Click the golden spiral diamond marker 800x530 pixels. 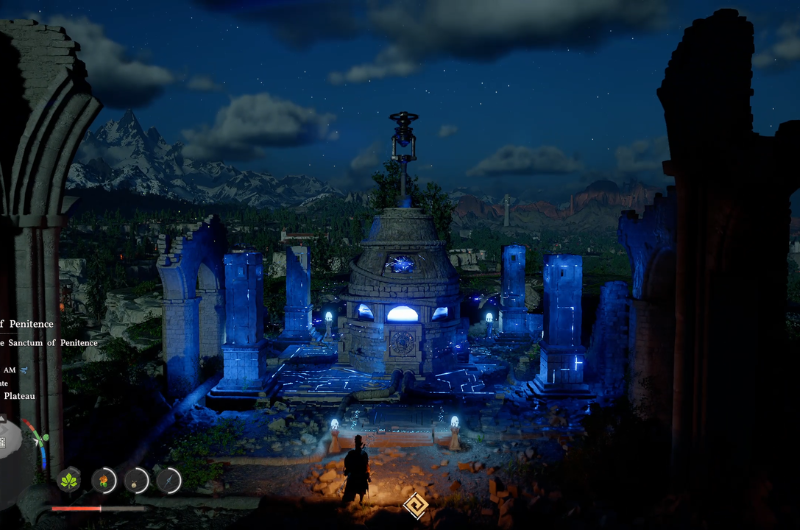click(415, 505)
